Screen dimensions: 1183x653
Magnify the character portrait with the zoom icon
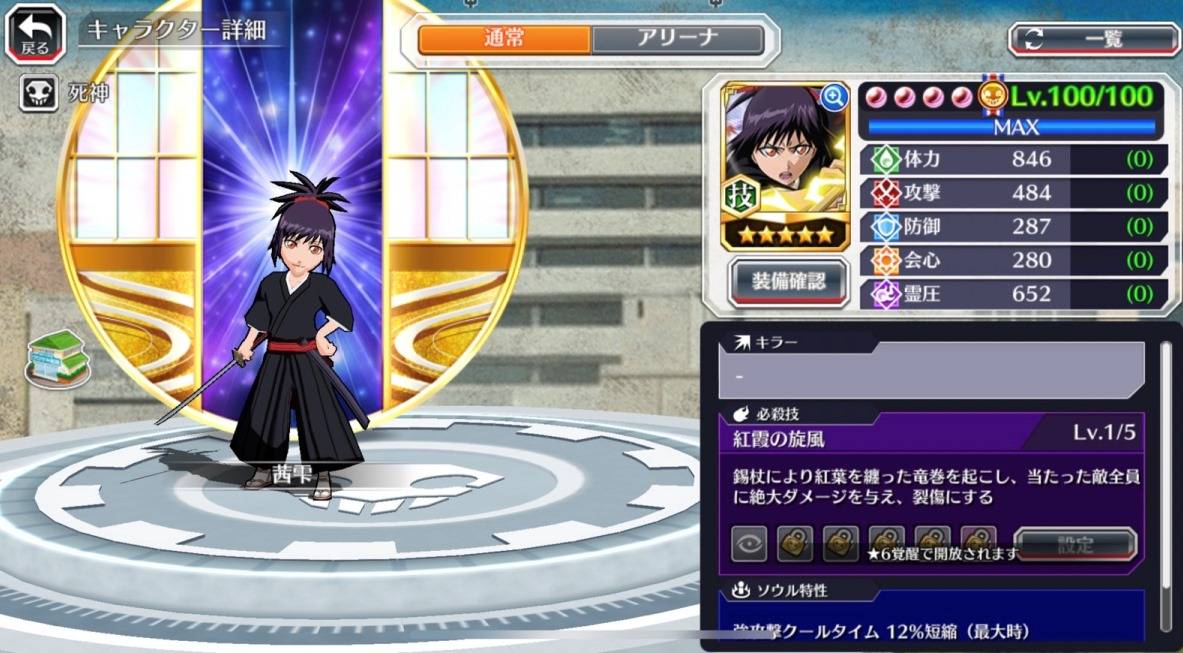click(833, 96)
